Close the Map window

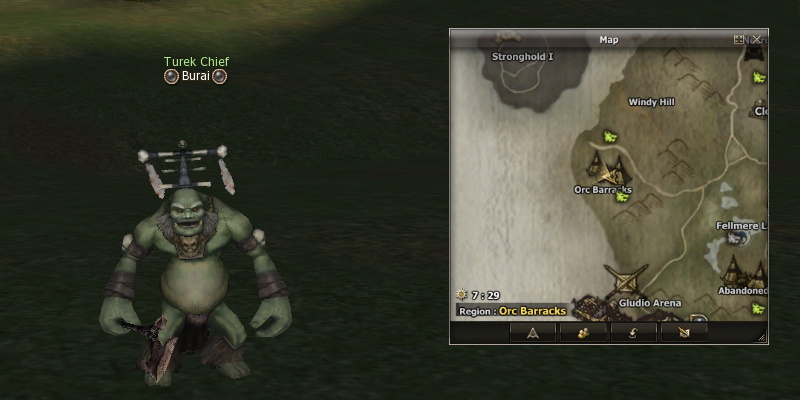click(x=757, y=40)
